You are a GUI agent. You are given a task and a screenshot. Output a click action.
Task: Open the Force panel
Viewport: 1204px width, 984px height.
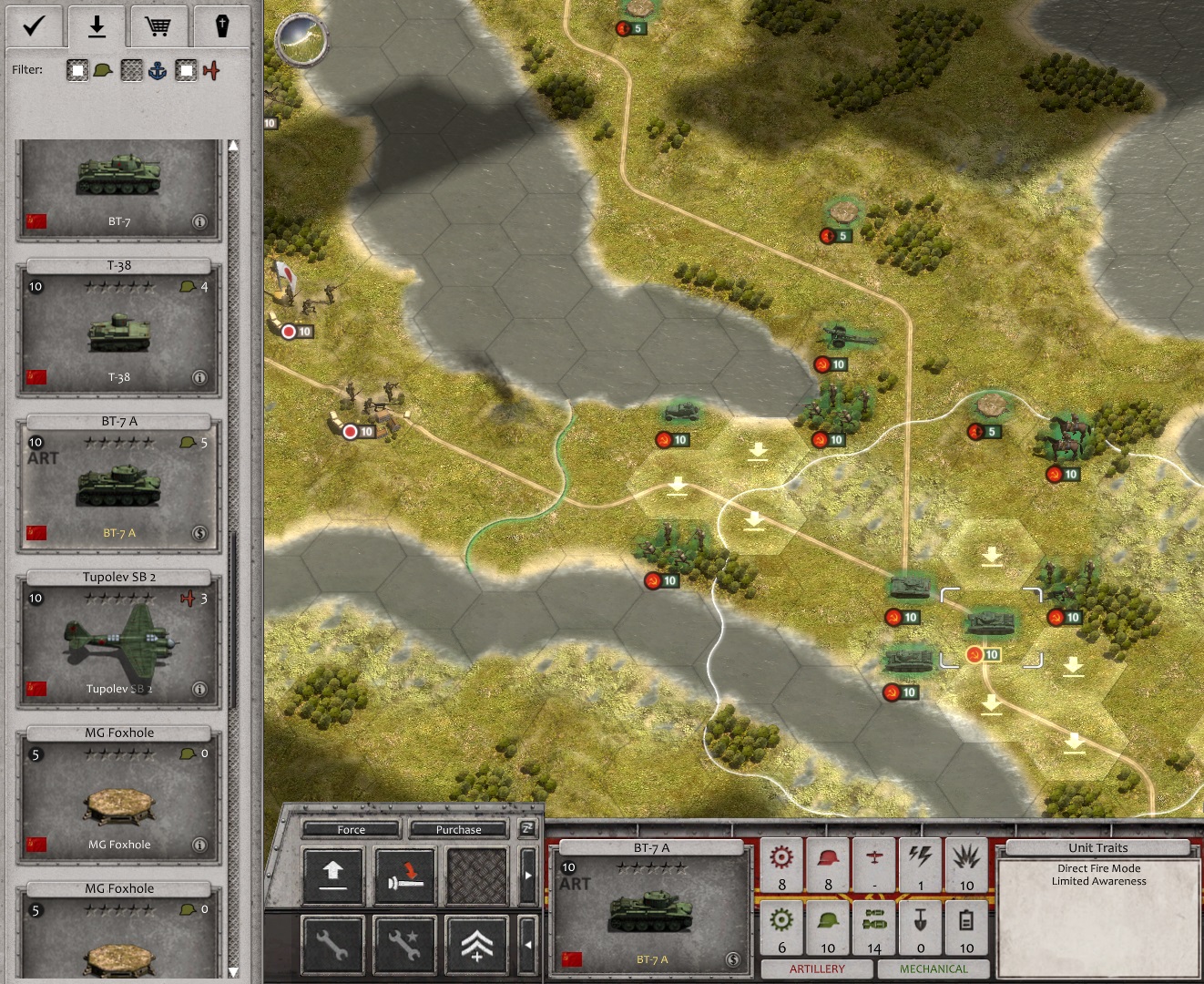point(351,829)
